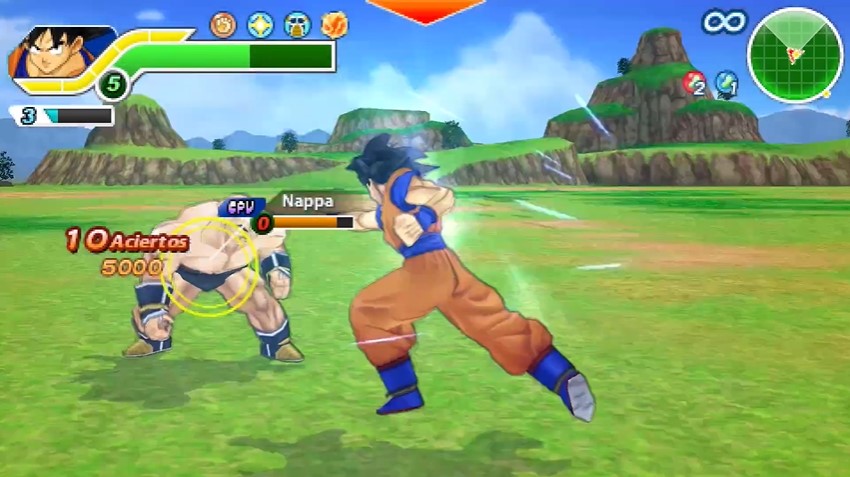
Task: Use the red item icon with count 2
Action: (693, 83)
